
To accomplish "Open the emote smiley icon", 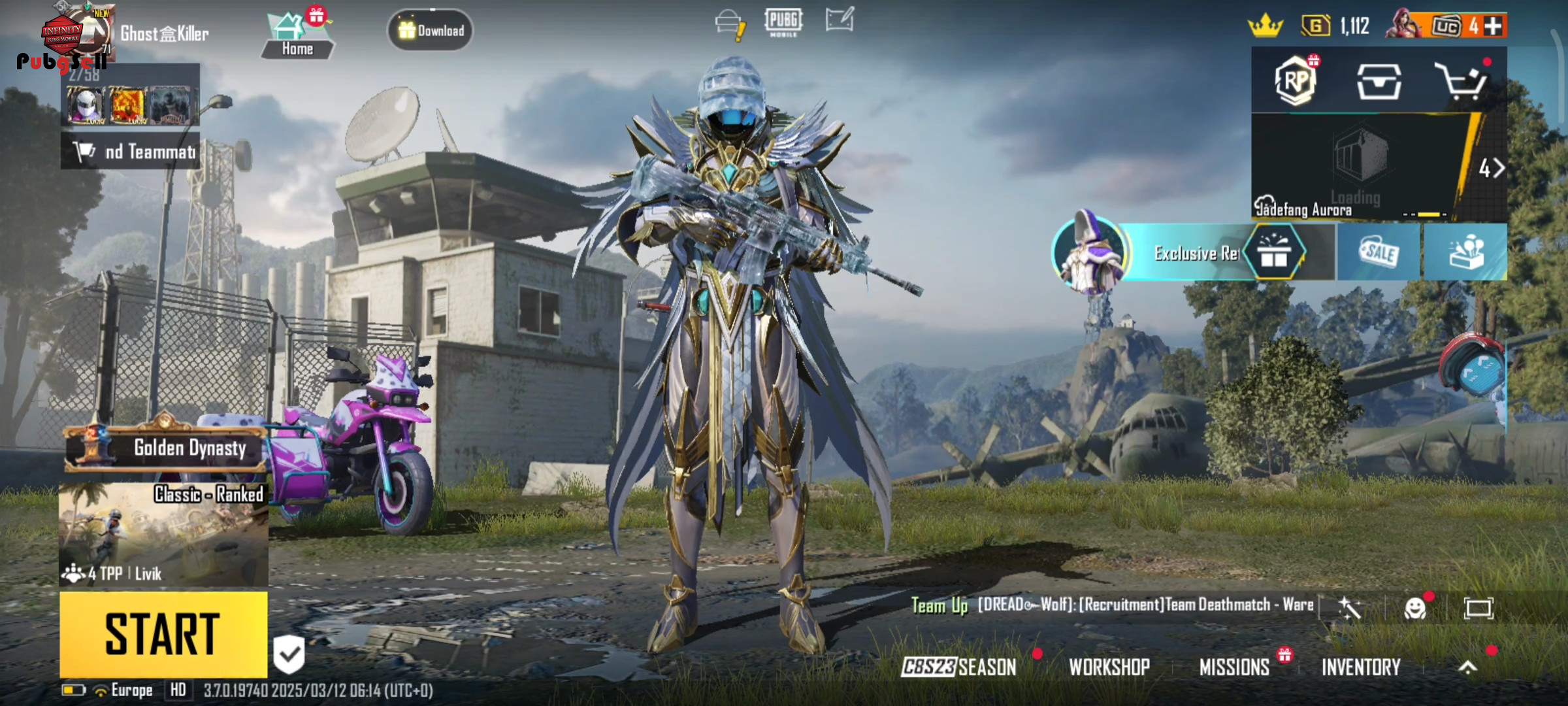I will (x=1414, y=609).
